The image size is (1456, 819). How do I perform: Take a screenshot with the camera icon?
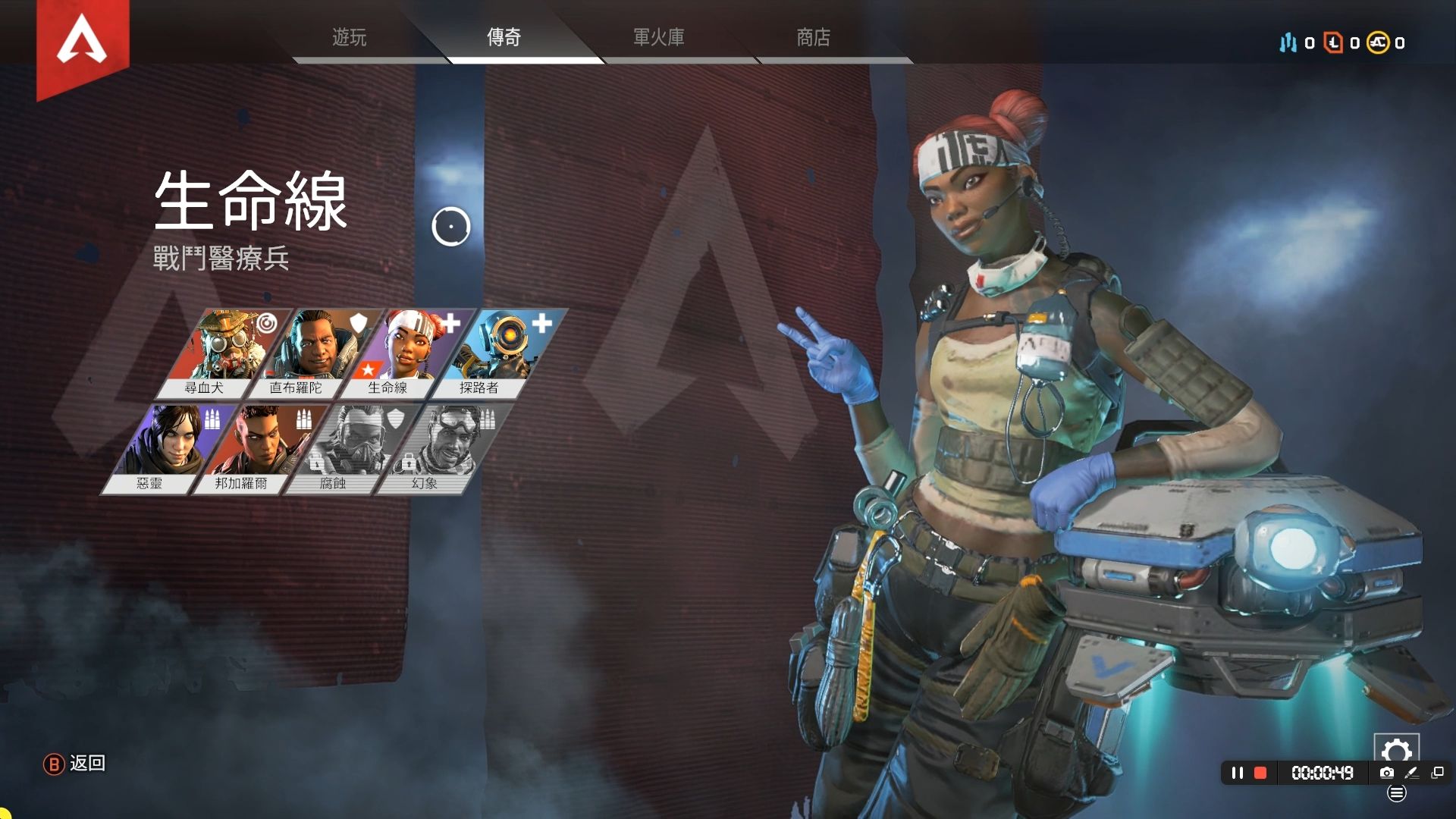click(x=1387, y=773)
